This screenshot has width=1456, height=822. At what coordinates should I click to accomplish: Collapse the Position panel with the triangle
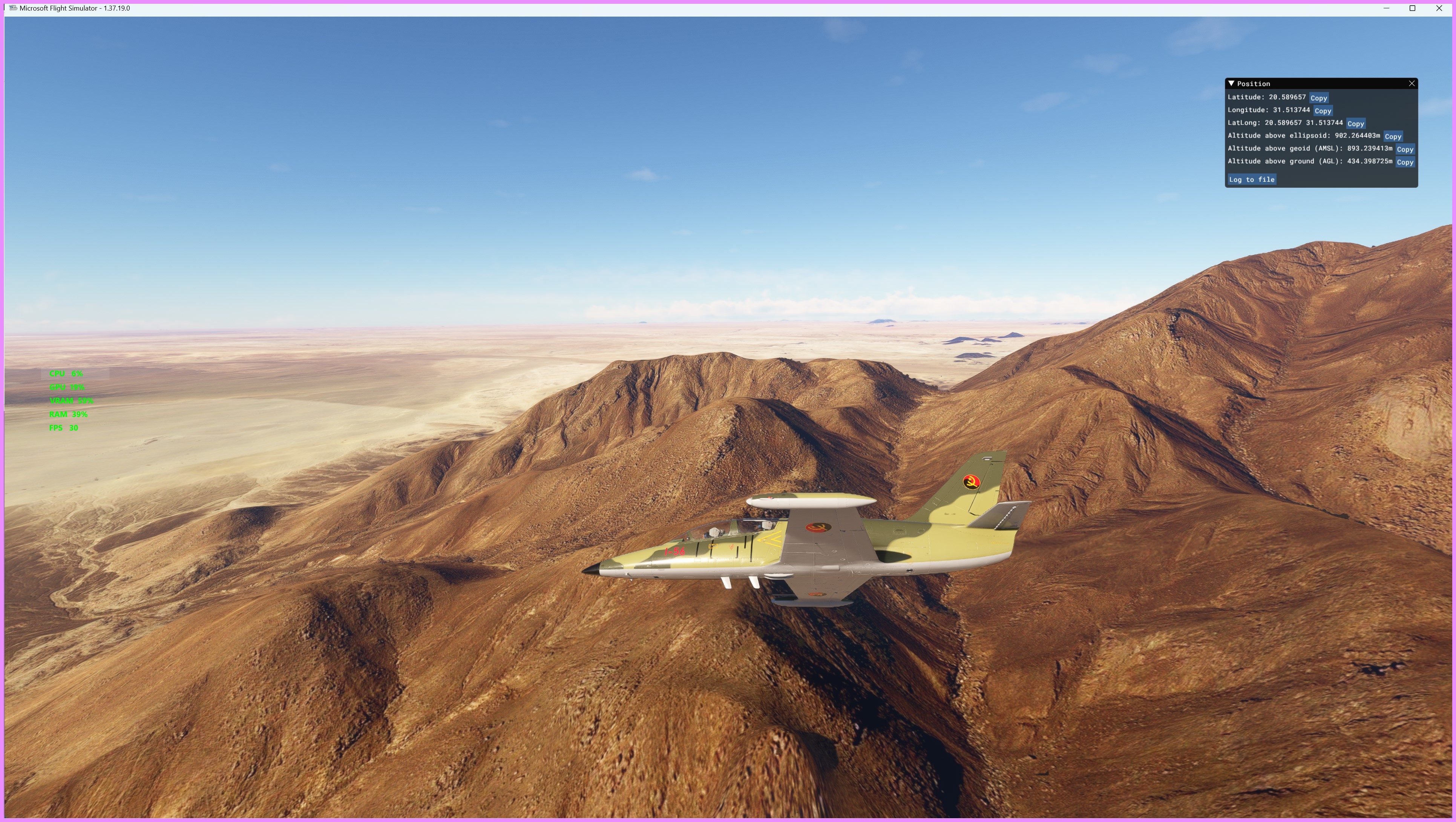click(1231, 84)
